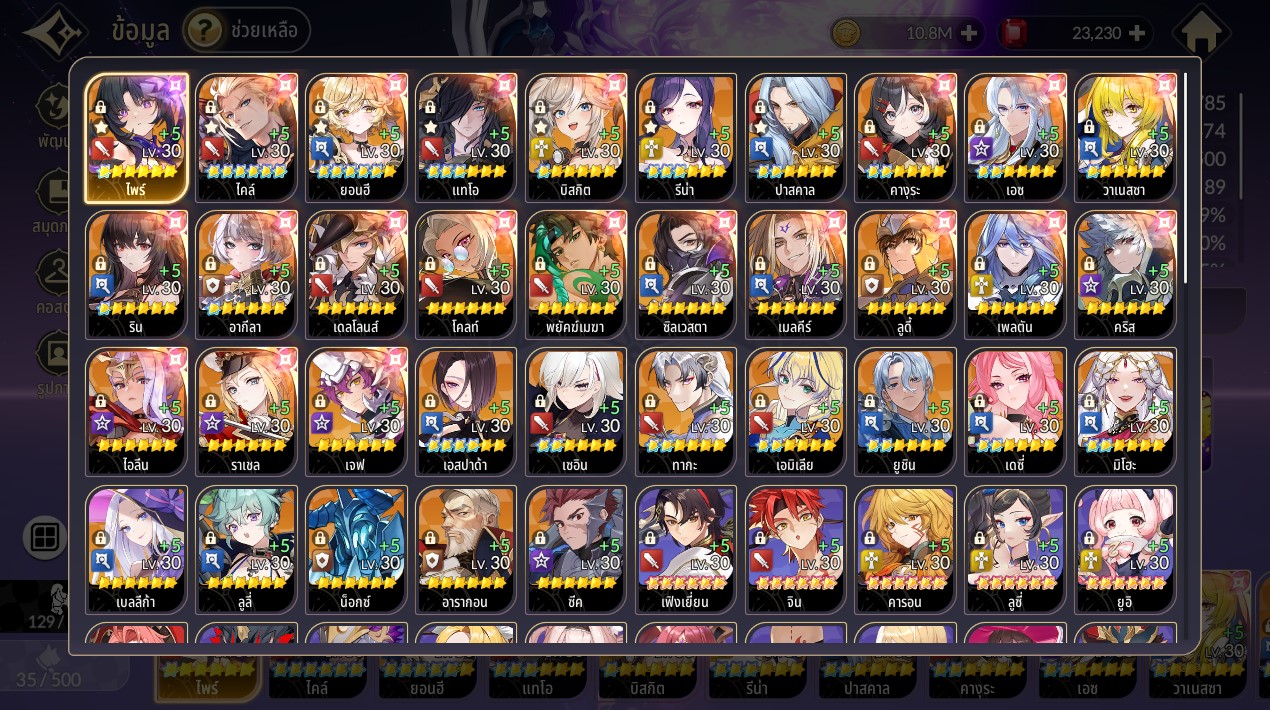Open the ช่วยเหลือ help button
Screen dimensions: 1270x710
246,31
